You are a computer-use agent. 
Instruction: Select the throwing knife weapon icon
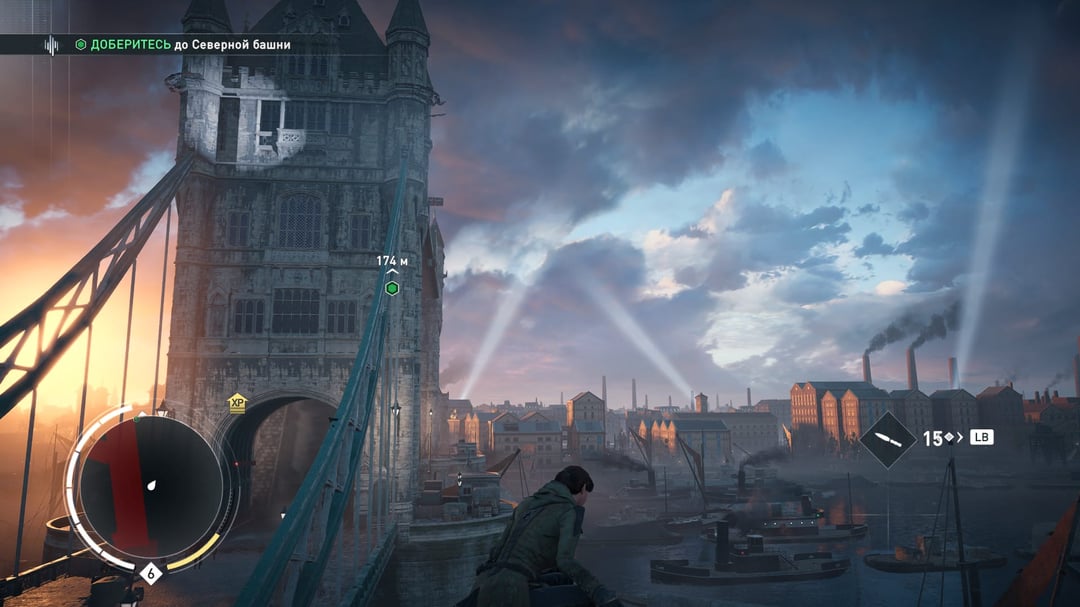887,439
